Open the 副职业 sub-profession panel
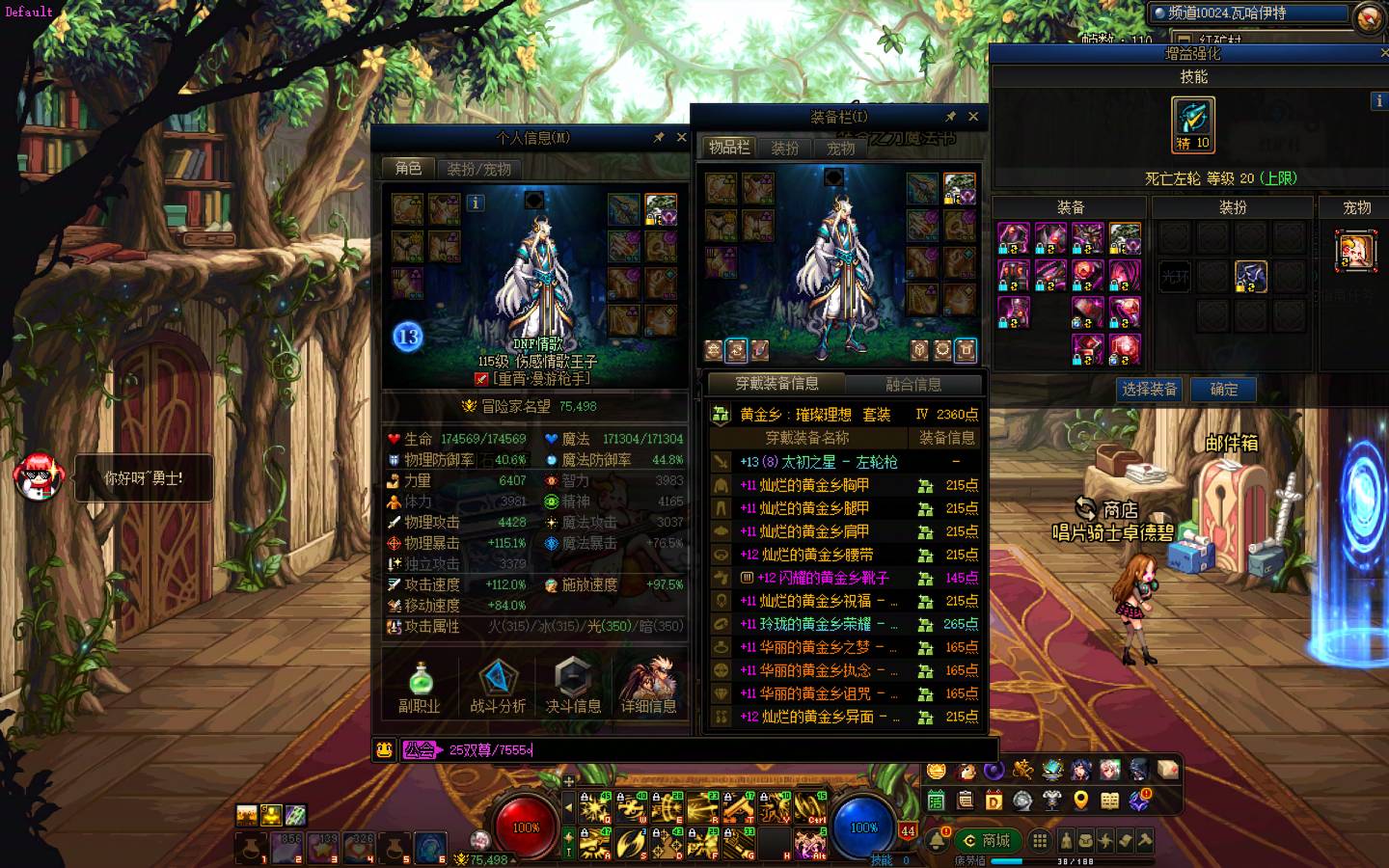1389x868 pixels. point(420,687)
